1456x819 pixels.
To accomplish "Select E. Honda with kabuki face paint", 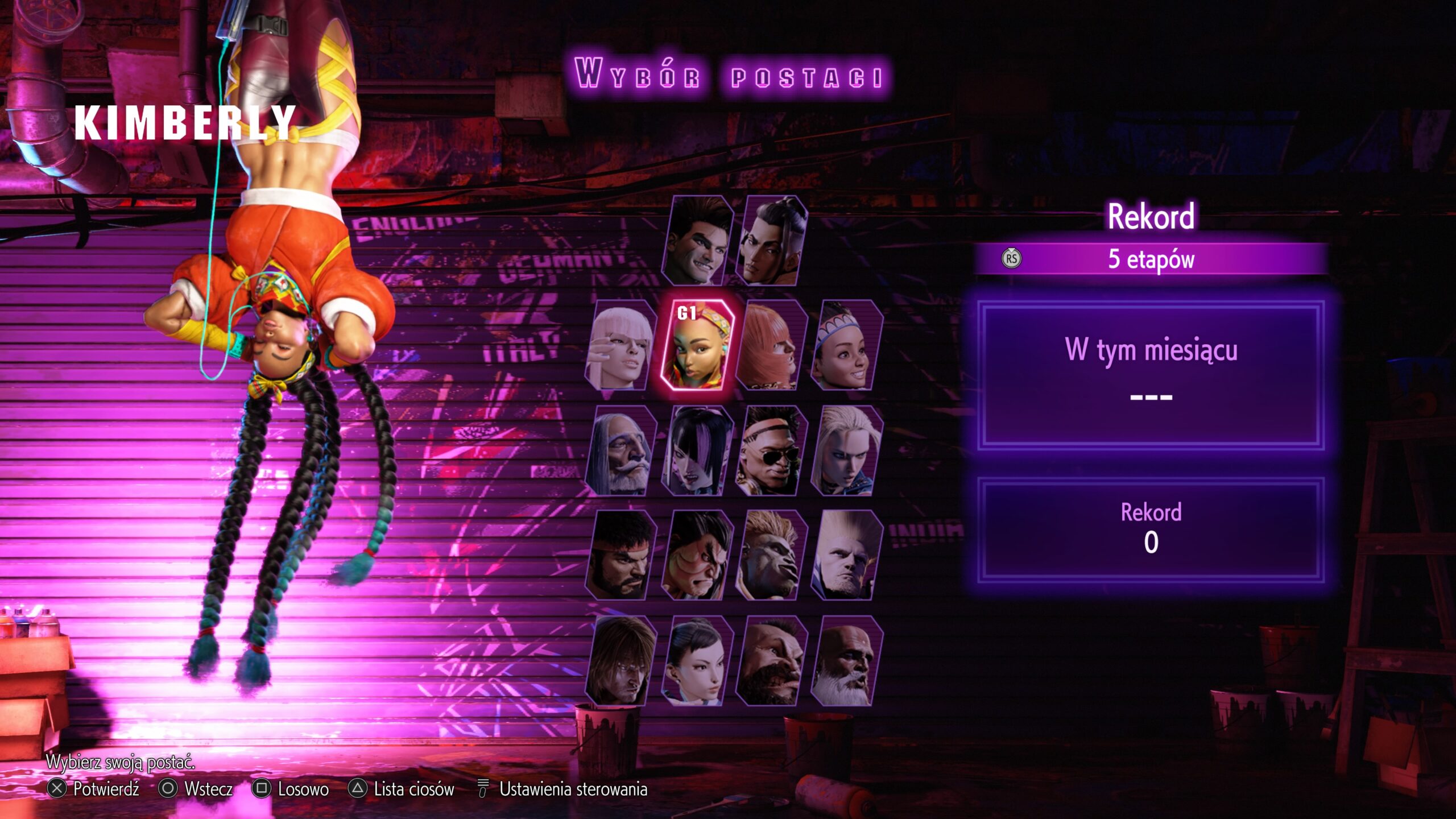I will tap(697, 556).
